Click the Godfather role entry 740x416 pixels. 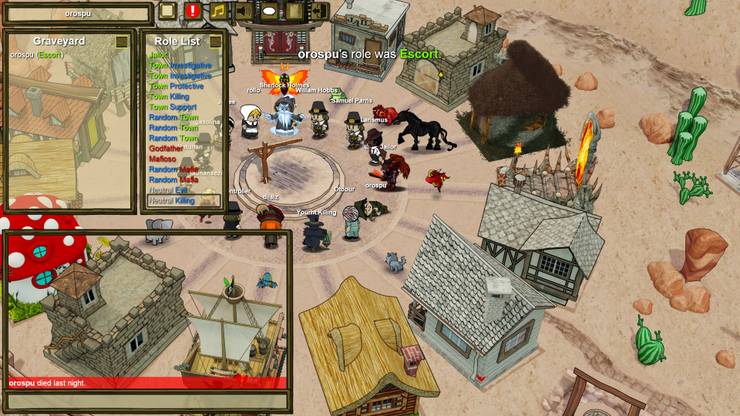(x=168, y=148)
